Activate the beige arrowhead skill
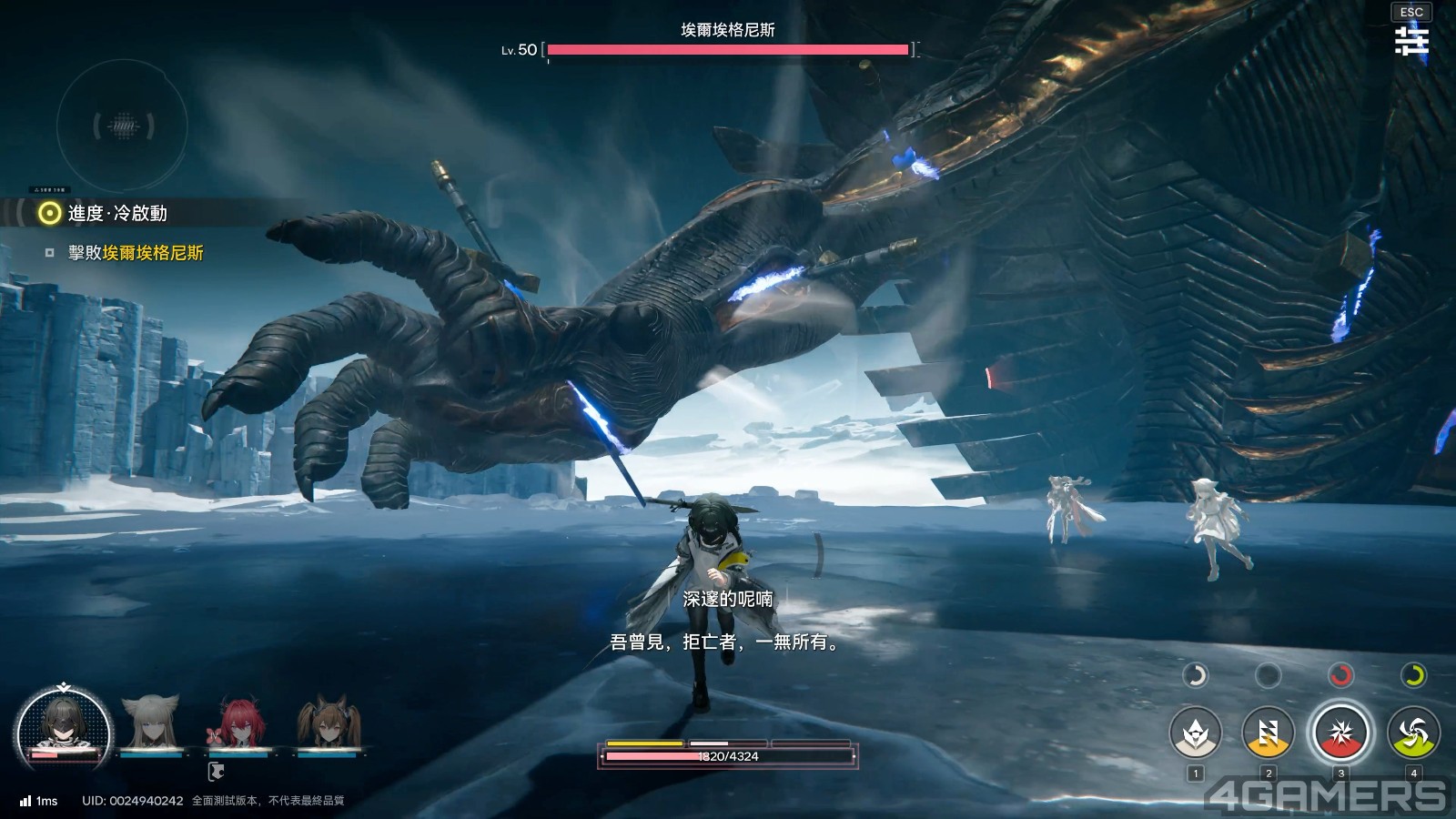The width and height of the screenshot is (1456, 819). tap(1195, 732)
